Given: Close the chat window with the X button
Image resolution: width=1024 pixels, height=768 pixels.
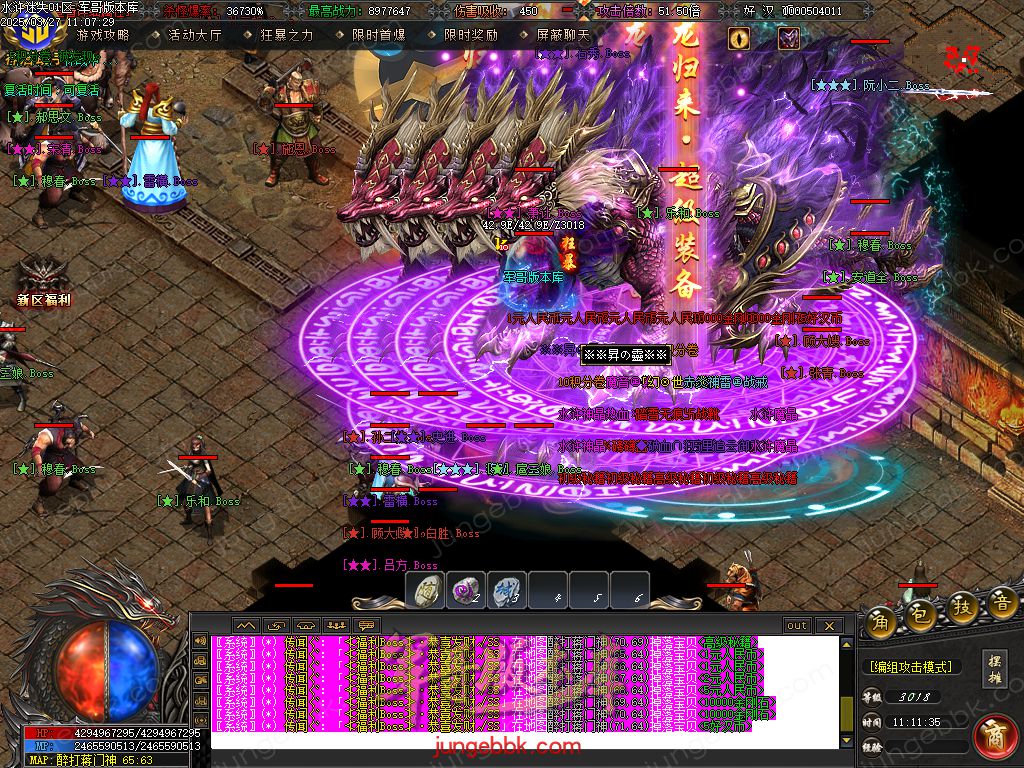Looking at the screenshot, I should click(x=827, y=626).
